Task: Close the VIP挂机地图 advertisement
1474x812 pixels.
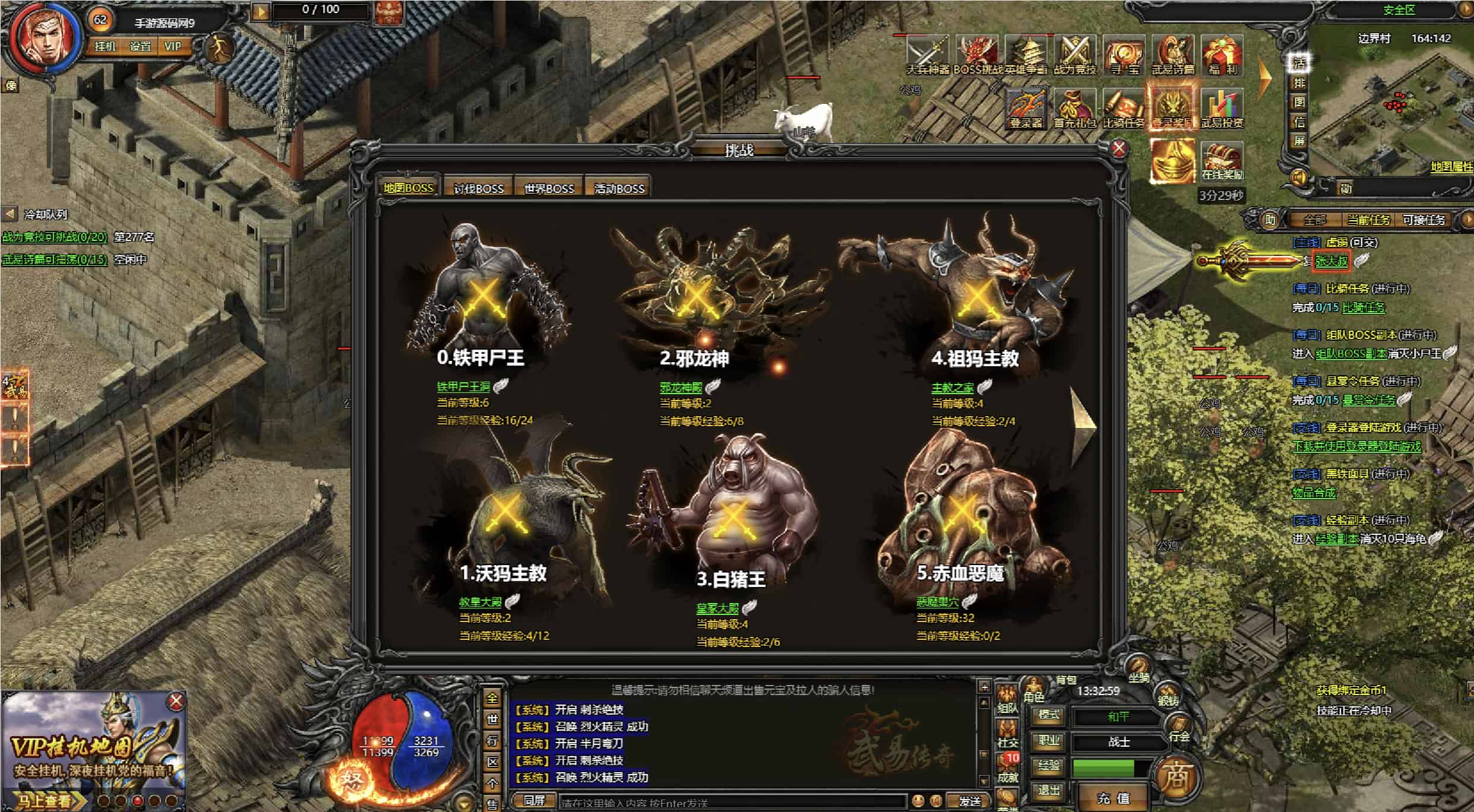Action: pos(176,702)
